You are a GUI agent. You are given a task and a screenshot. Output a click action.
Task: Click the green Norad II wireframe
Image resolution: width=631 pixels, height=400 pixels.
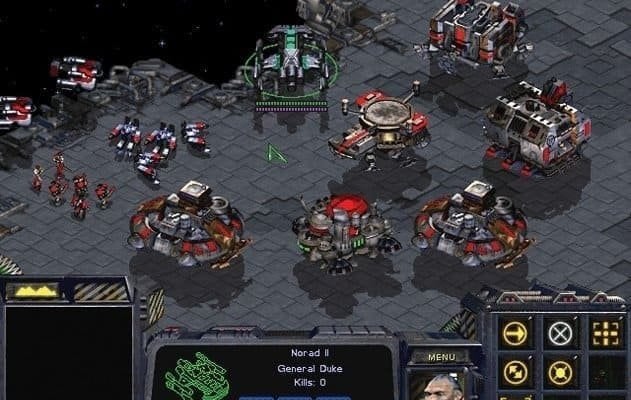[197, 375]
